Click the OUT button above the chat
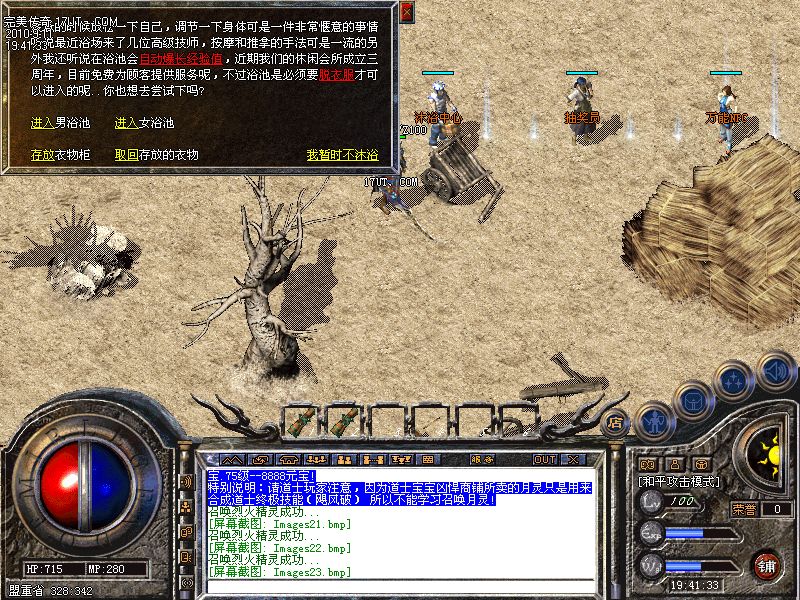Viewport: 800px width, 600px height. 544,459
